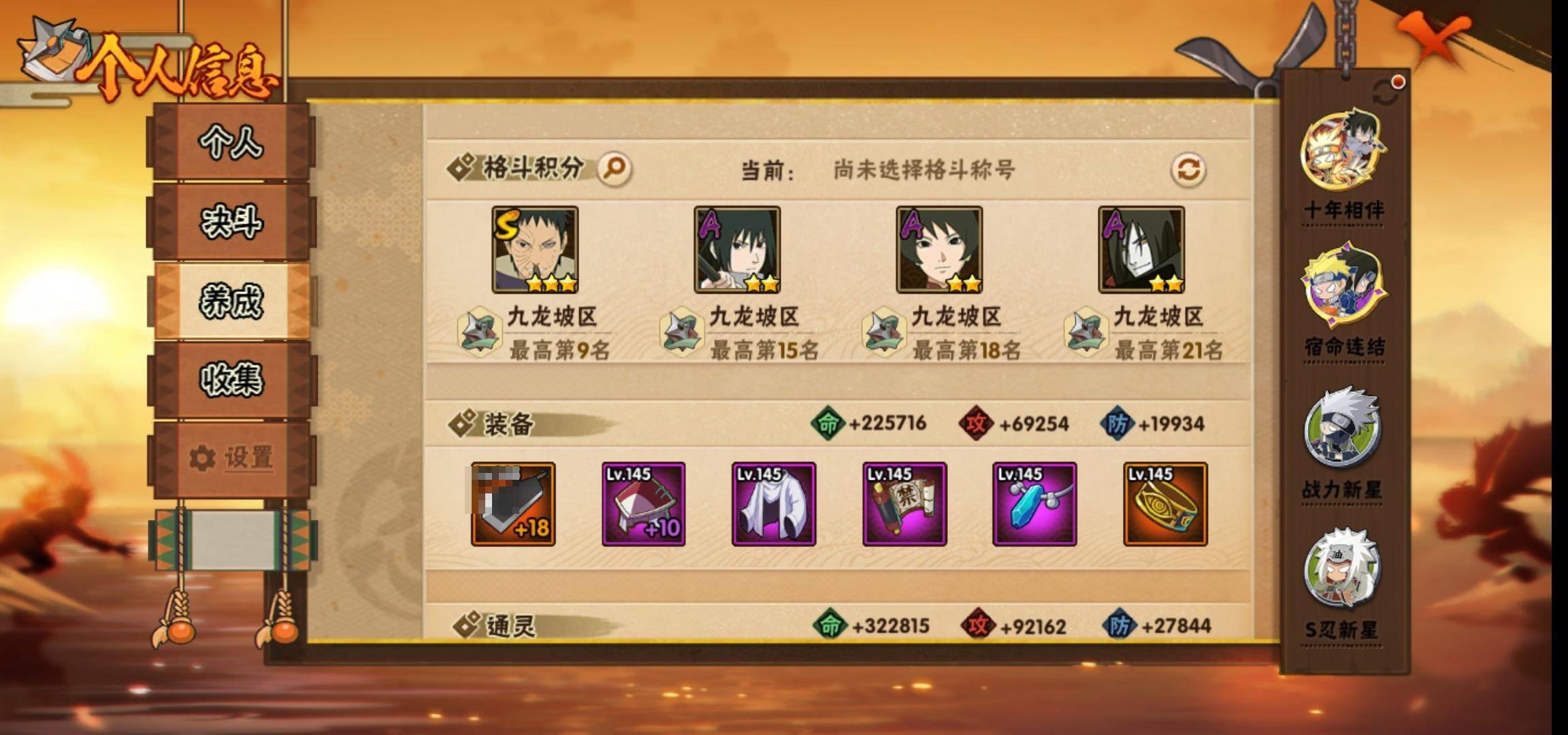Click the 格斗积分 magnifier search button
Screen dimensions: 1568x735
(x=615, y=168)
